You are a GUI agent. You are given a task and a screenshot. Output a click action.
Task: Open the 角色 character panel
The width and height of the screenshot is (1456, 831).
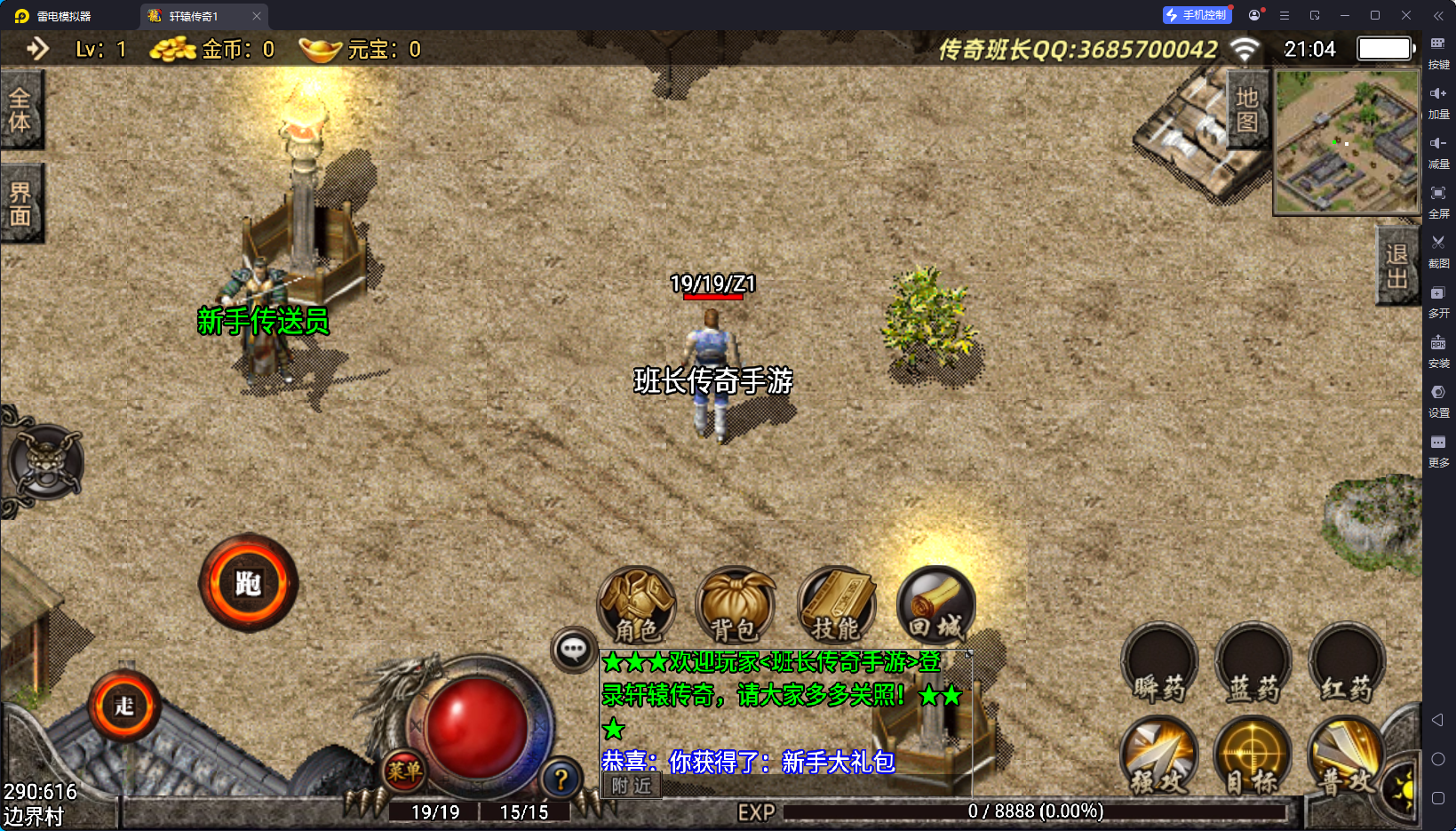point(637,606)
